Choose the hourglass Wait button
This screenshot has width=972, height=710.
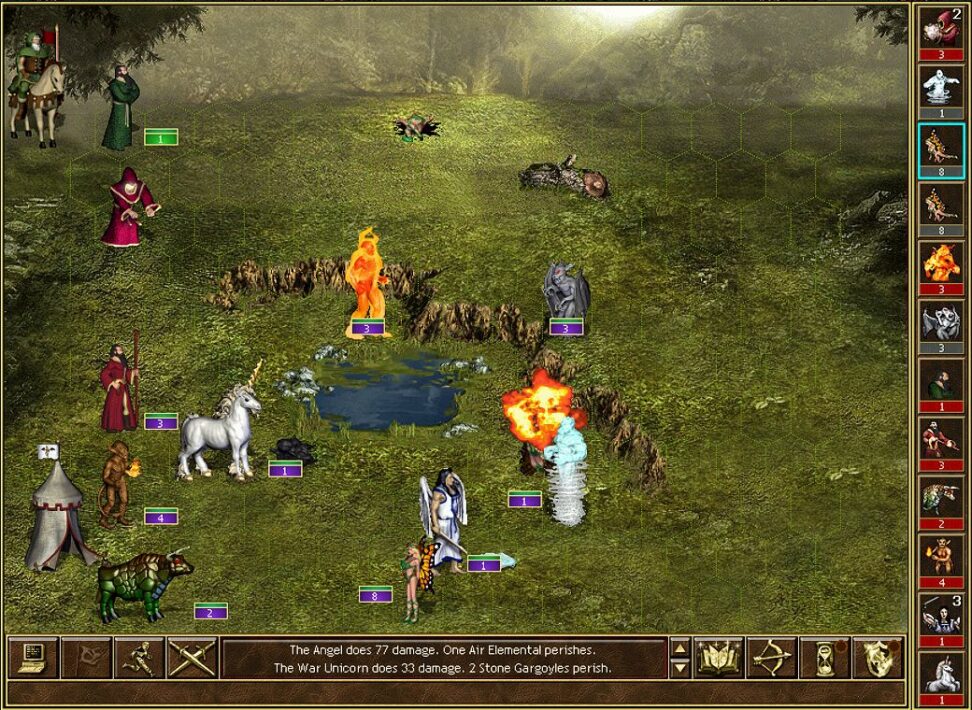[824, 657]
